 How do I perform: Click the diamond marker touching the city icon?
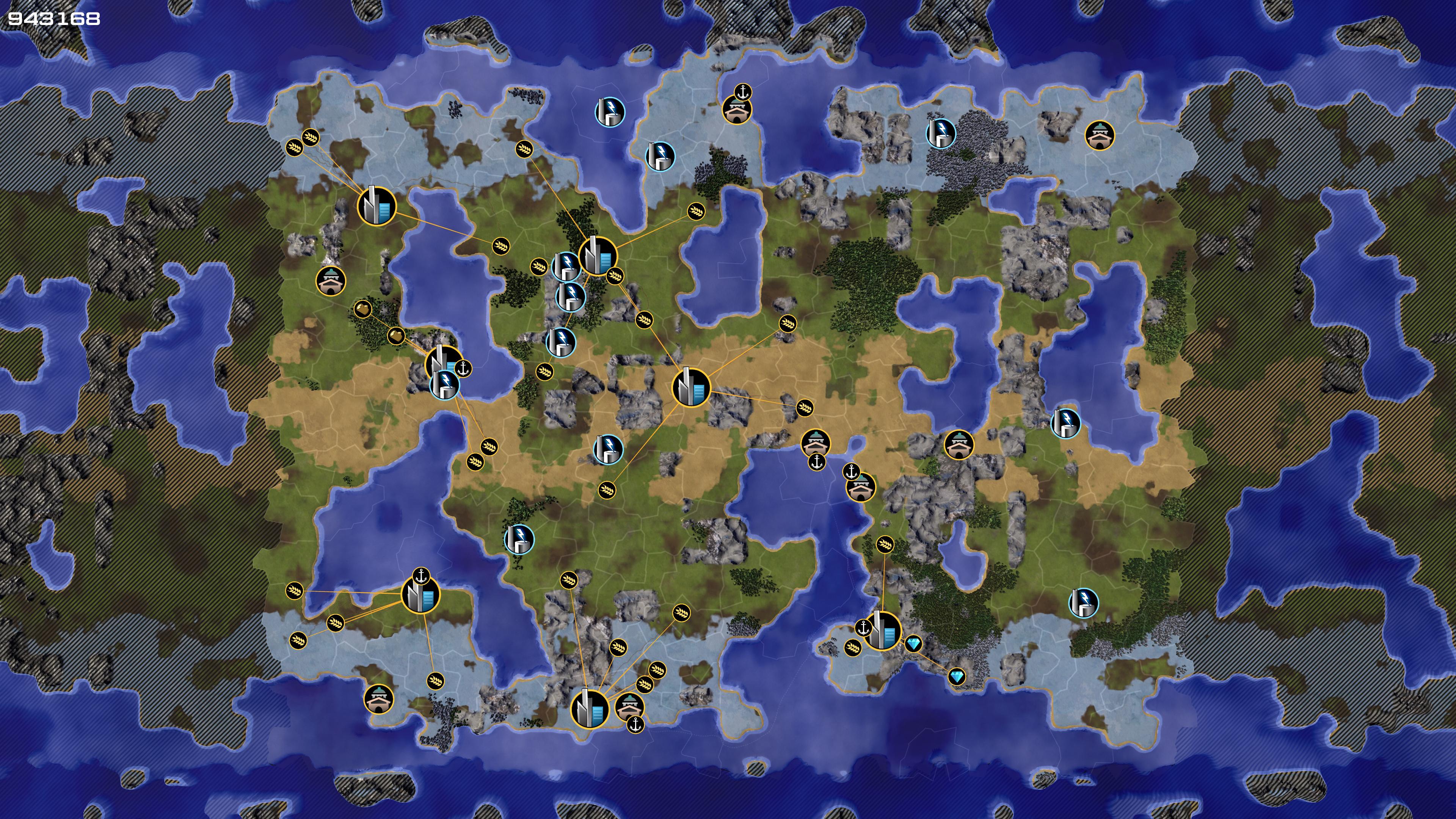[x=913, y=643]
